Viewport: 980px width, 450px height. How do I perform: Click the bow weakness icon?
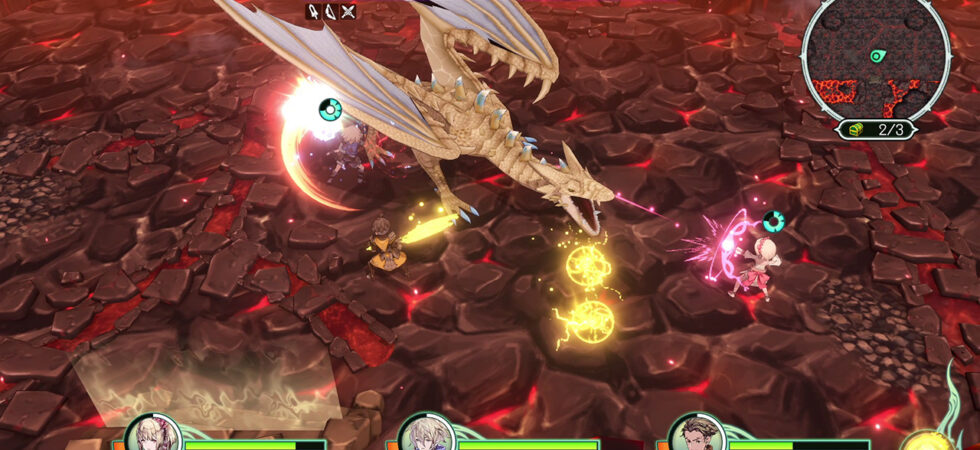click(330, 12)
